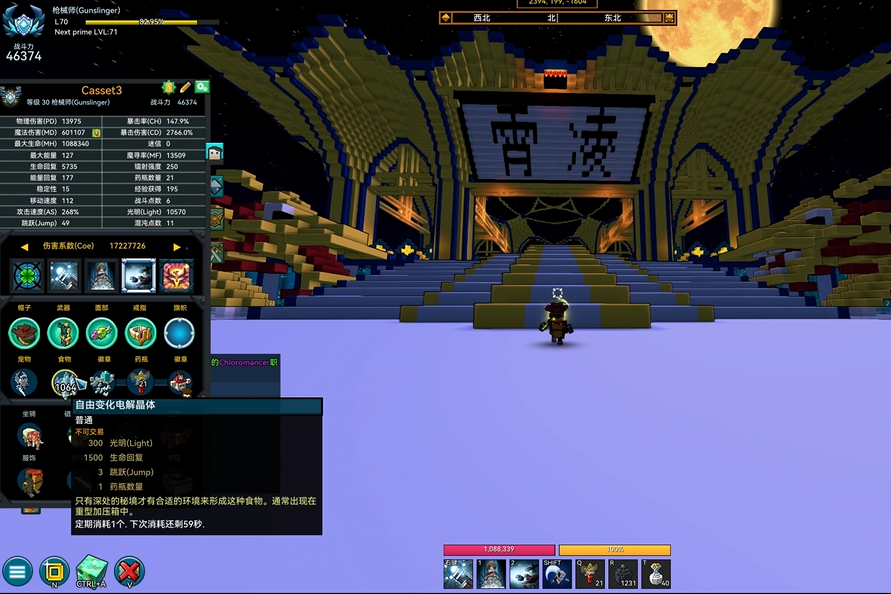891x594 pixels.
Task: Select the costume (服饰) slot
Action: click(x=30, y=482)
